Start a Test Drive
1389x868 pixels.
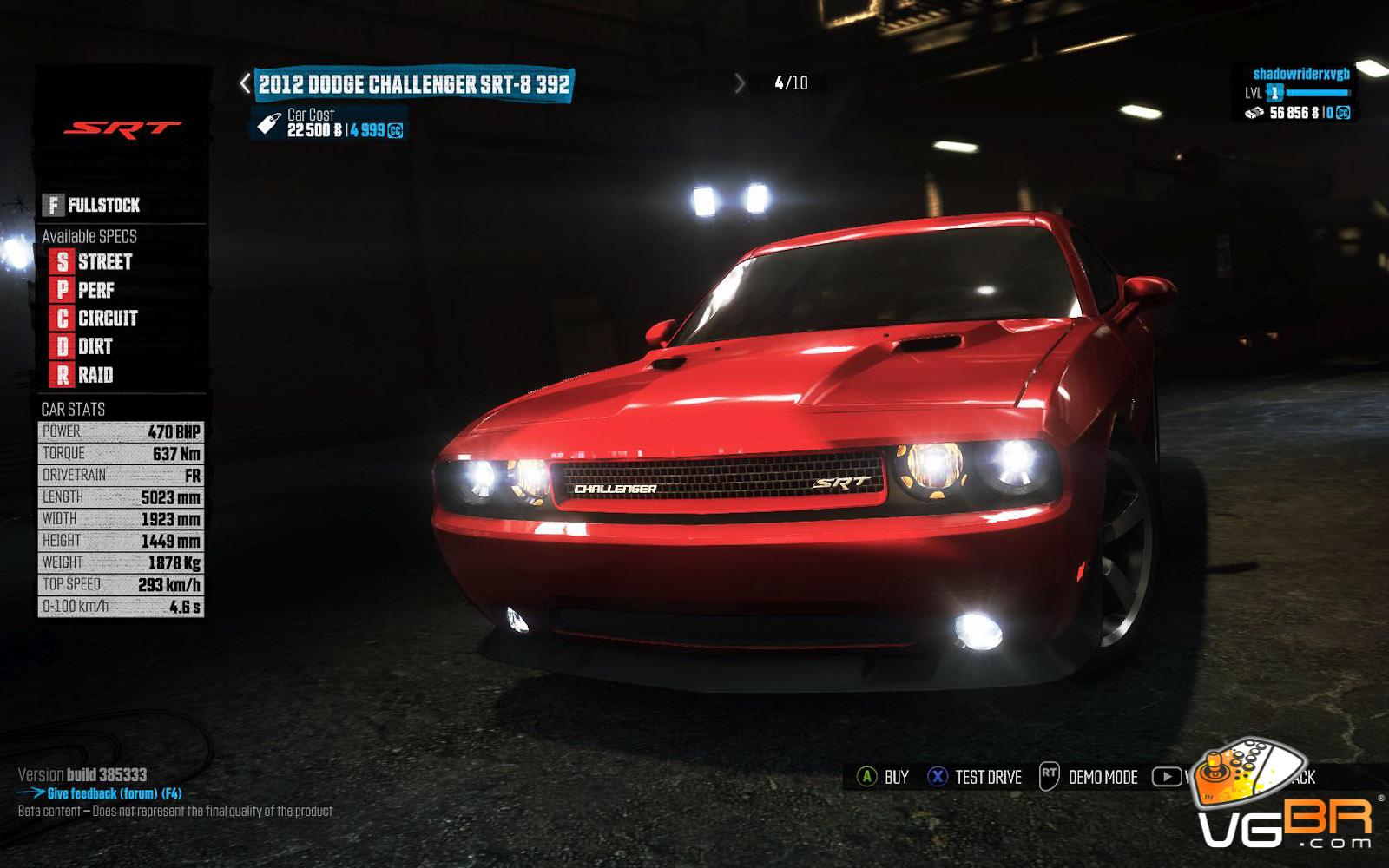click(x=975, y=777)
